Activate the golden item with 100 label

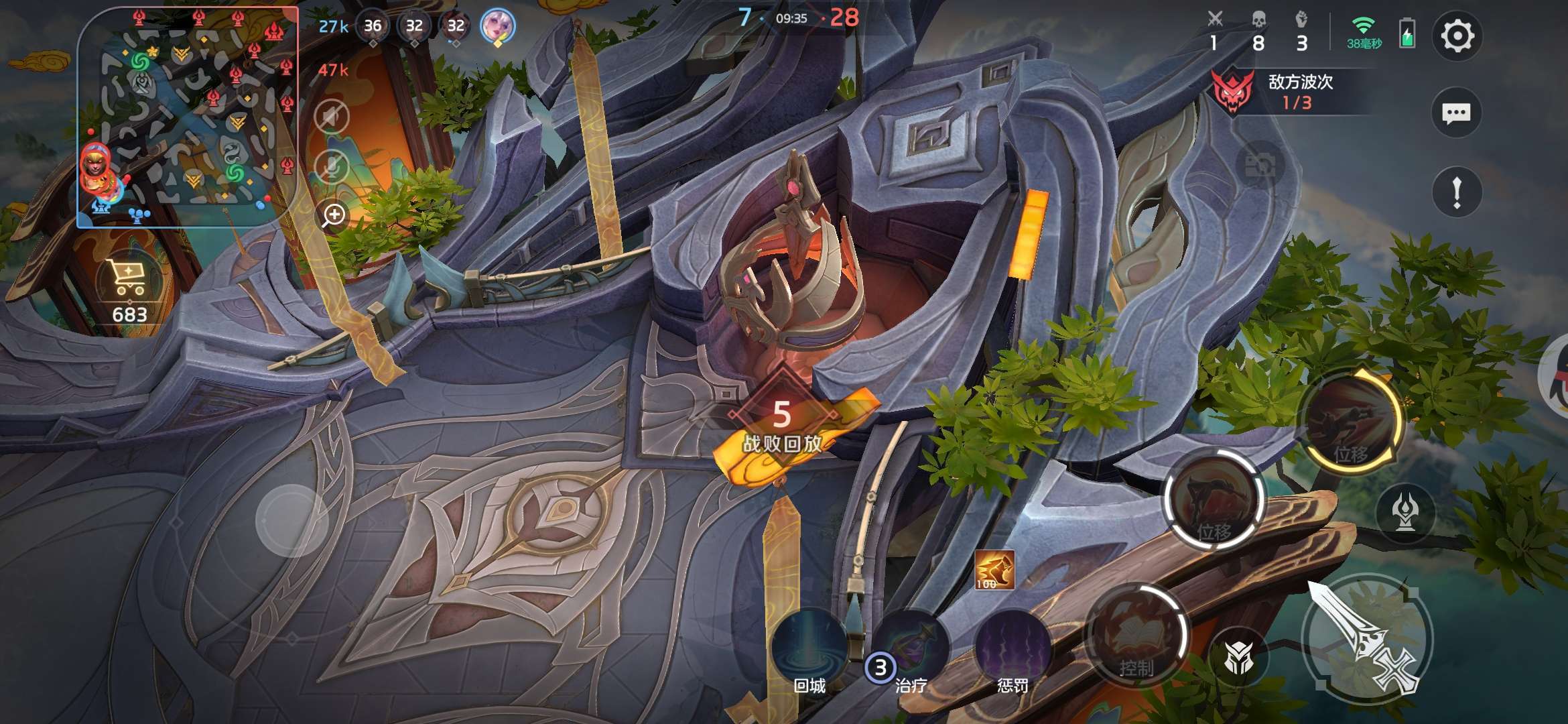click(x=994, y=570)
